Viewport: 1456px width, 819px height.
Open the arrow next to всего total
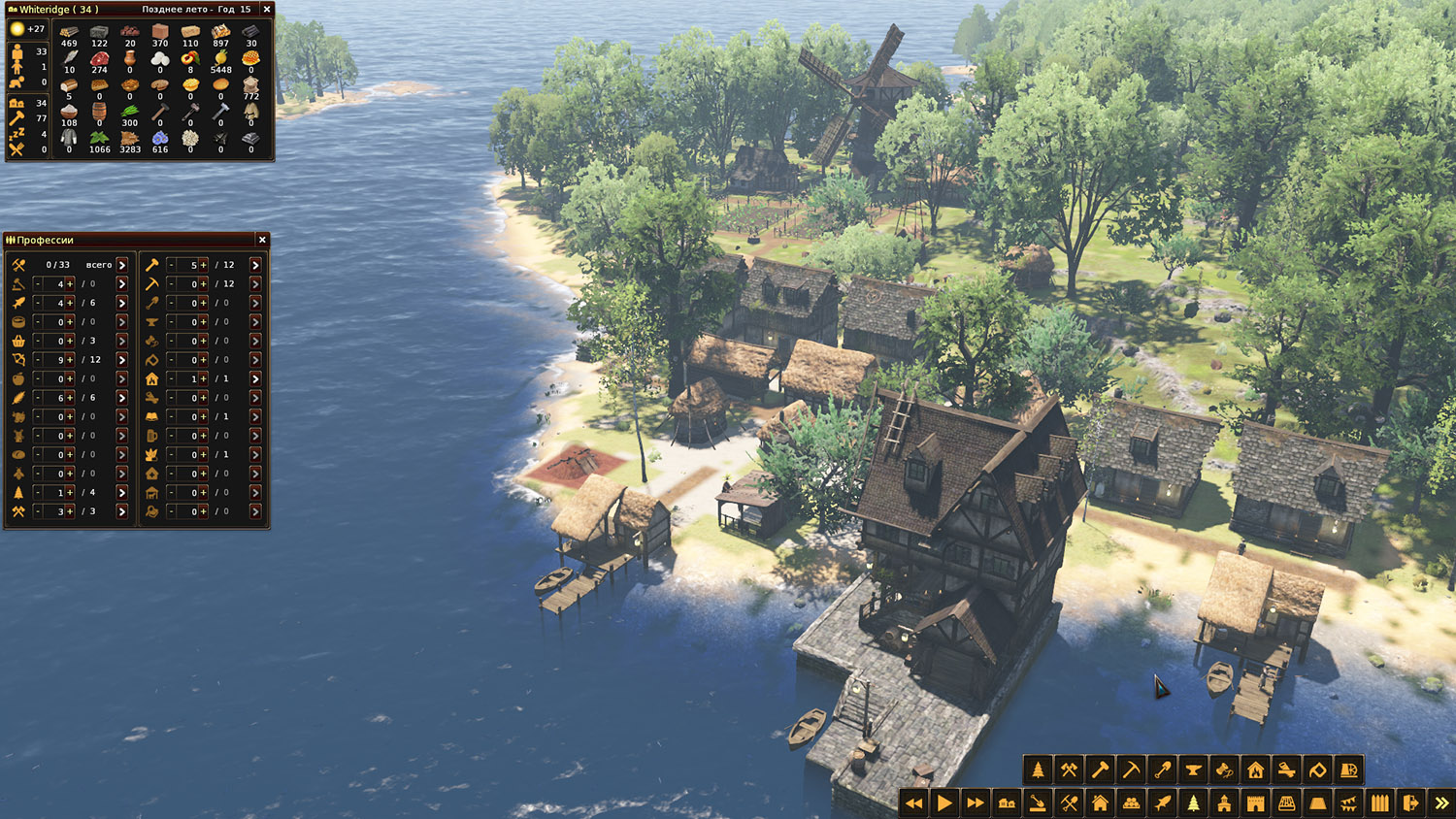pos(122,265)
